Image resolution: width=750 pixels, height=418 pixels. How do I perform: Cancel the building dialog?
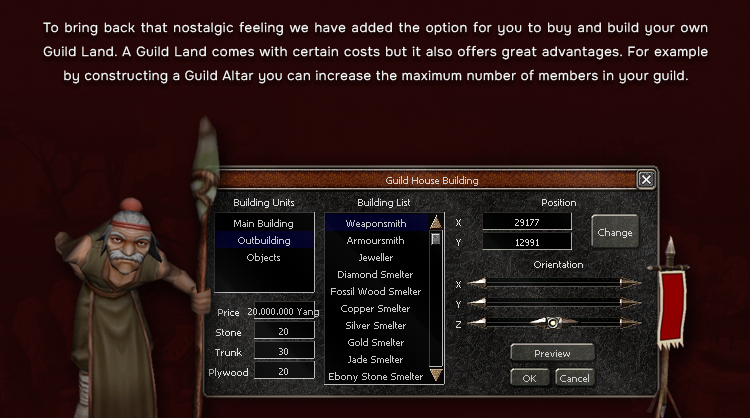pyautogui.click(x=574, y=378)
